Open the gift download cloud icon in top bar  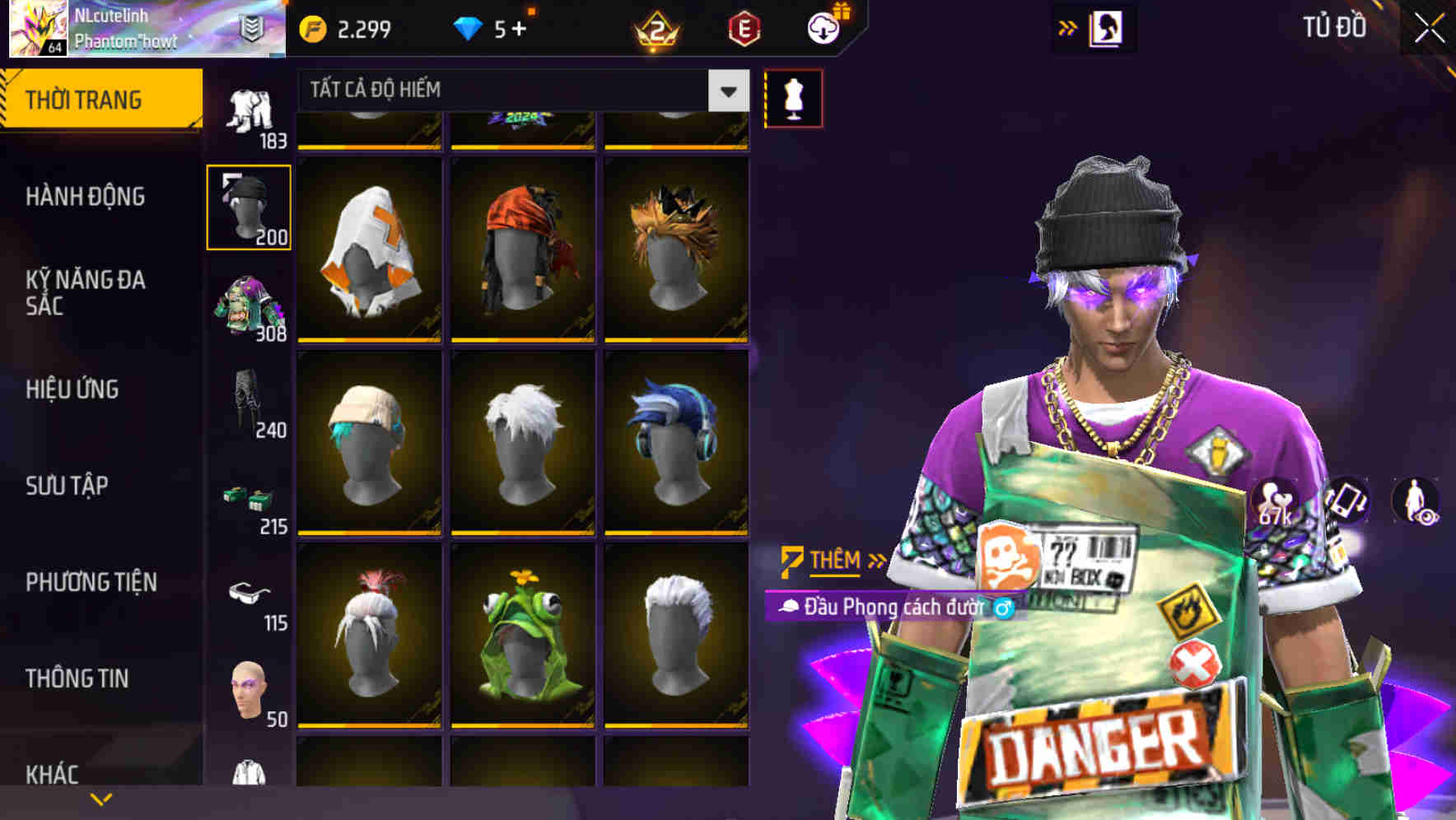(823, 27)
